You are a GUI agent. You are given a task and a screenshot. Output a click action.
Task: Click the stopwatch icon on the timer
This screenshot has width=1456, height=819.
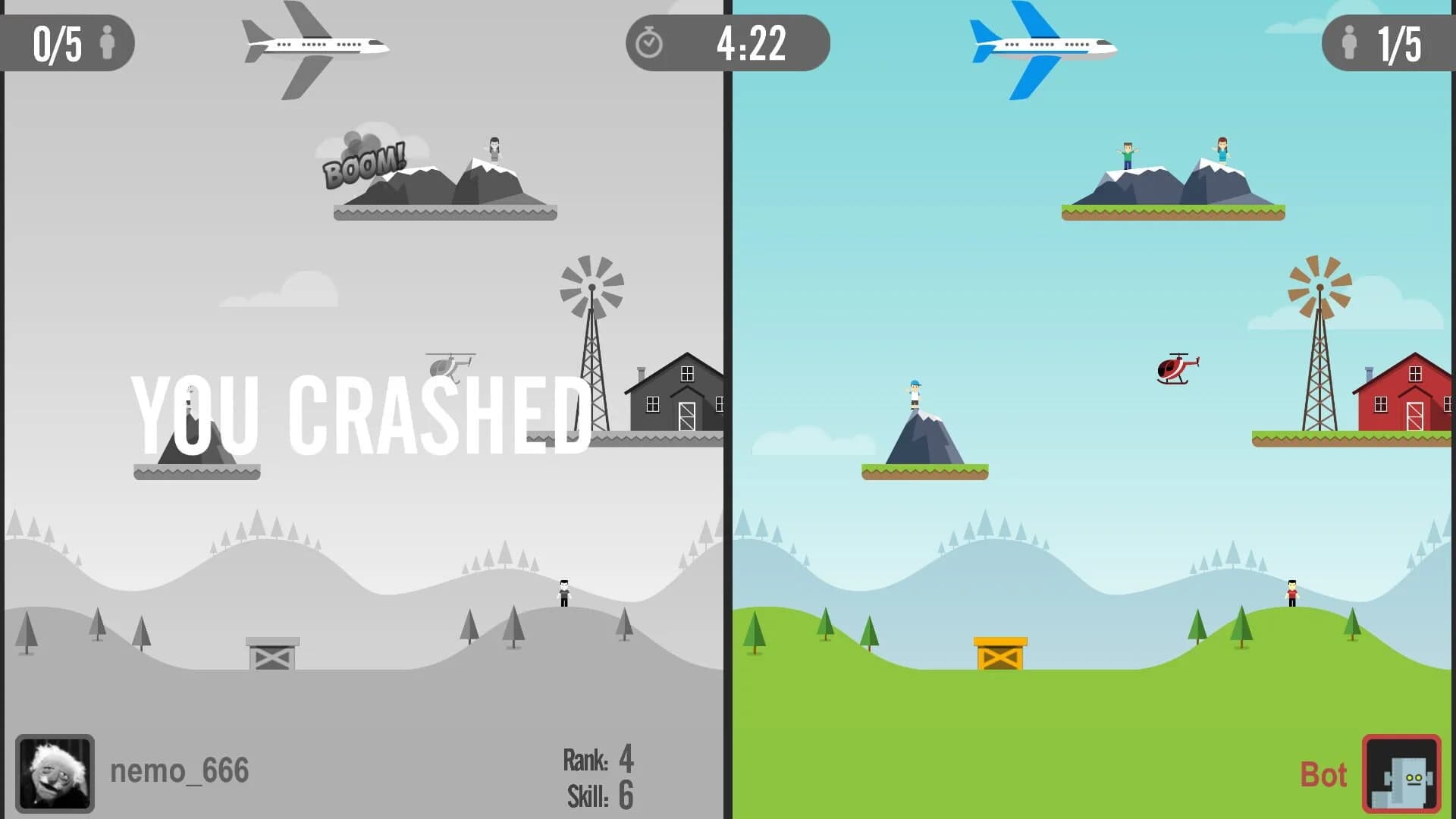click(x=648, y=43)
